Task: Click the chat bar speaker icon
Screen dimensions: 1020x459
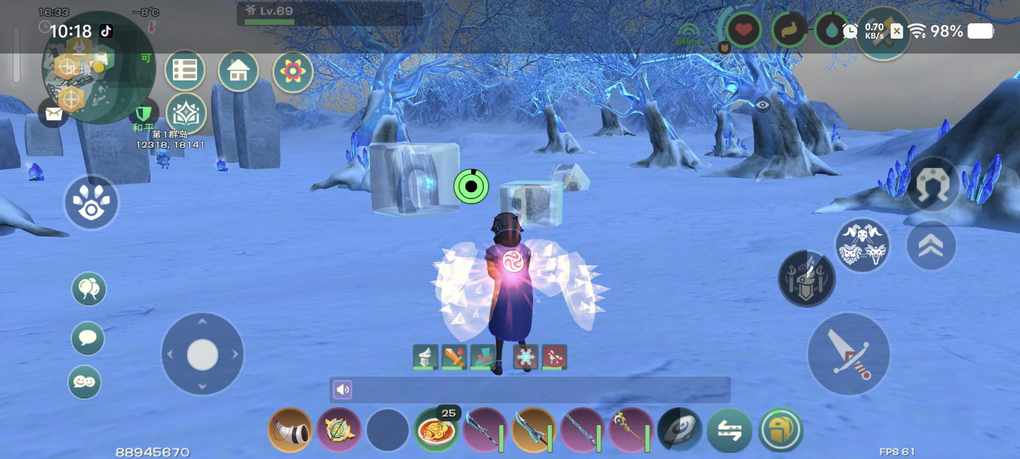Action: (344, 390)
